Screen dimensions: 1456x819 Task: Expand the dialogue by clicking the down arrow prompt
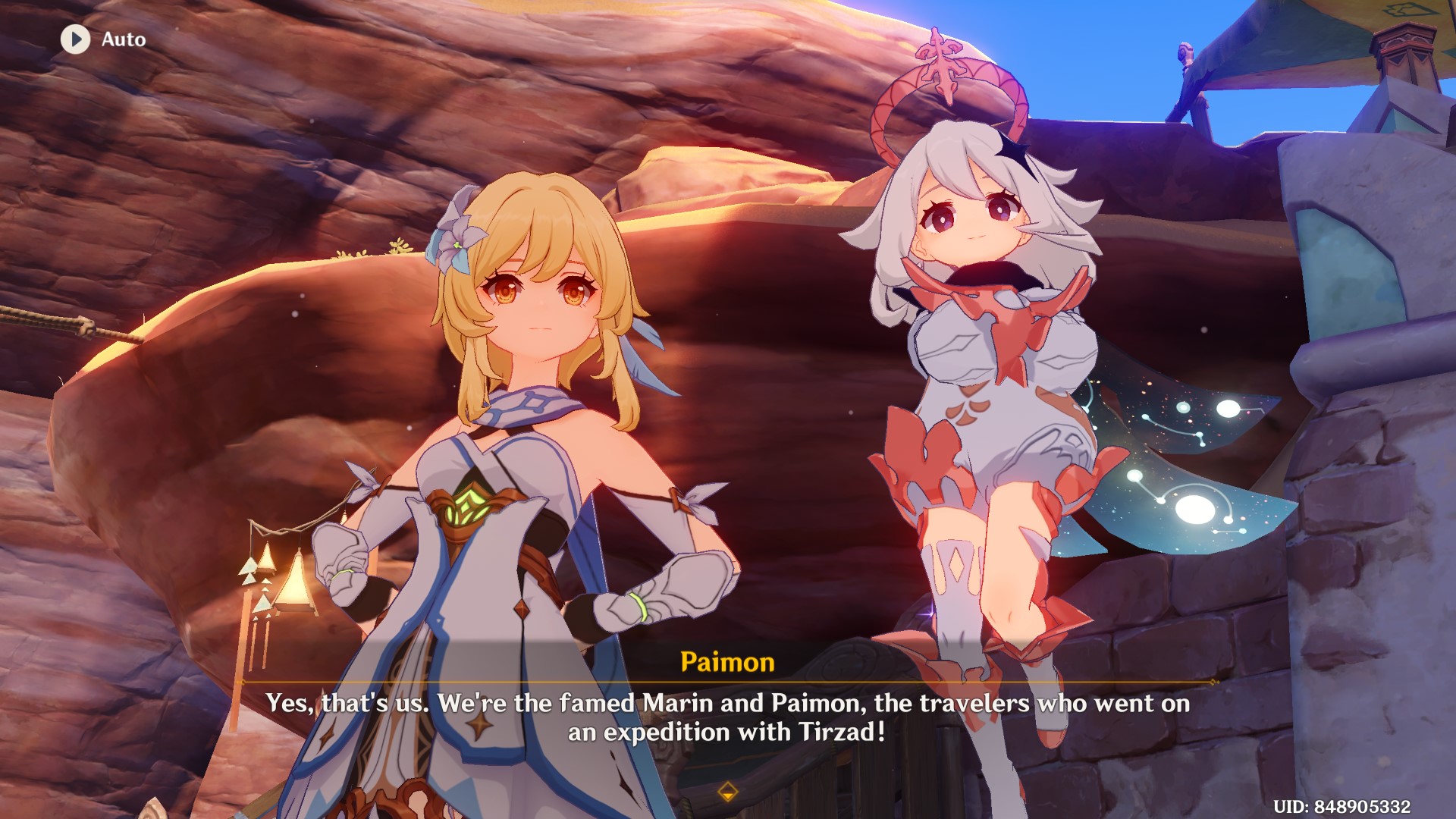tap(728, 793)
